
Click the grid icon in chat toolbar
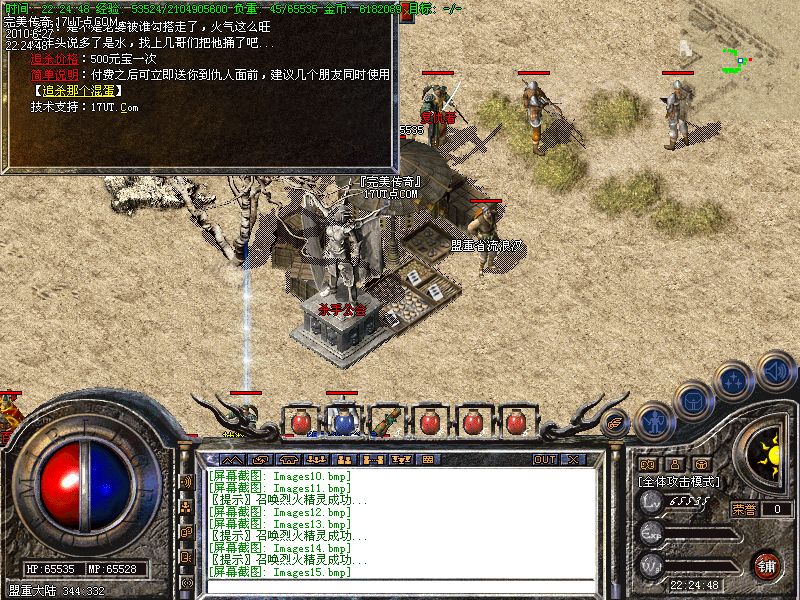427,460
